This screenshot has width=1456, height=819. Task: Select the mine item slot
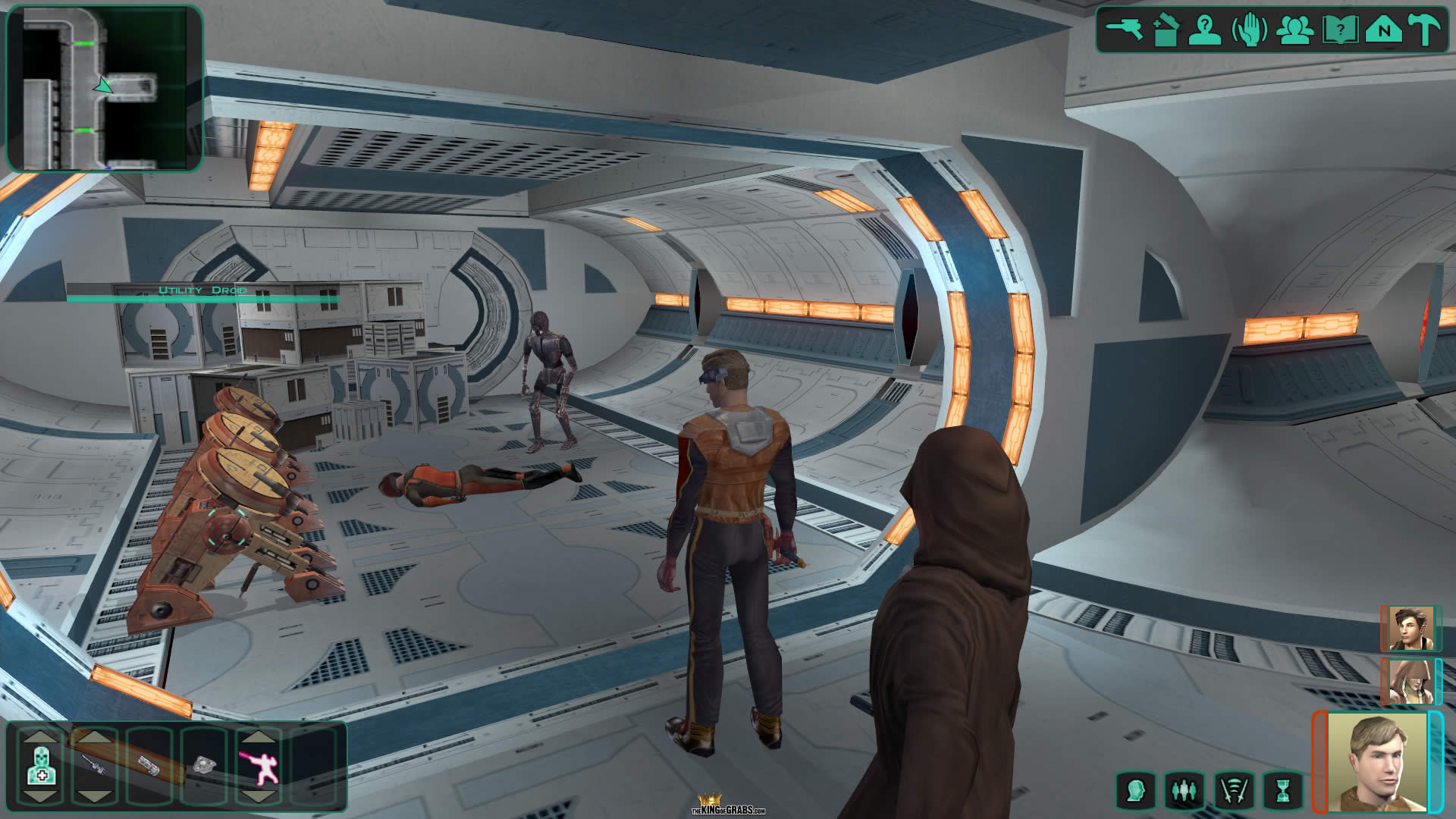tap(205, 765)
